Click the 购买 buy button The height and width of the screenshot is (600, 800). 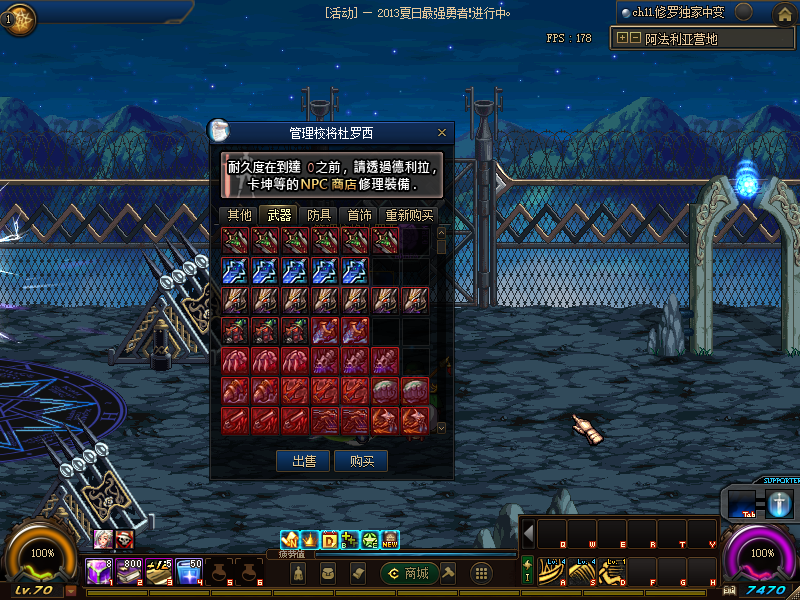[x=361, y=461]
